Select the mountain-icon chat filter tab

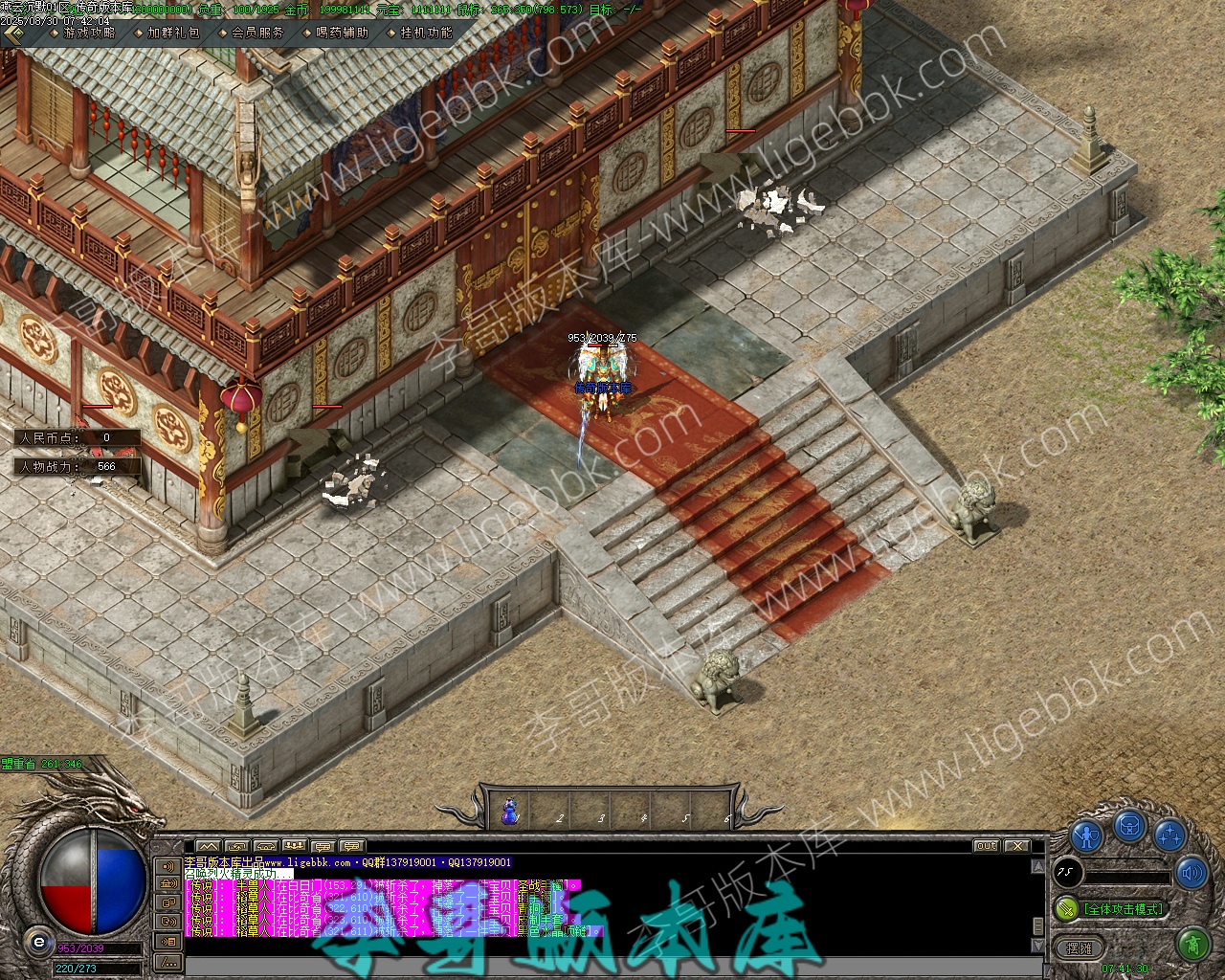[209, 846]
